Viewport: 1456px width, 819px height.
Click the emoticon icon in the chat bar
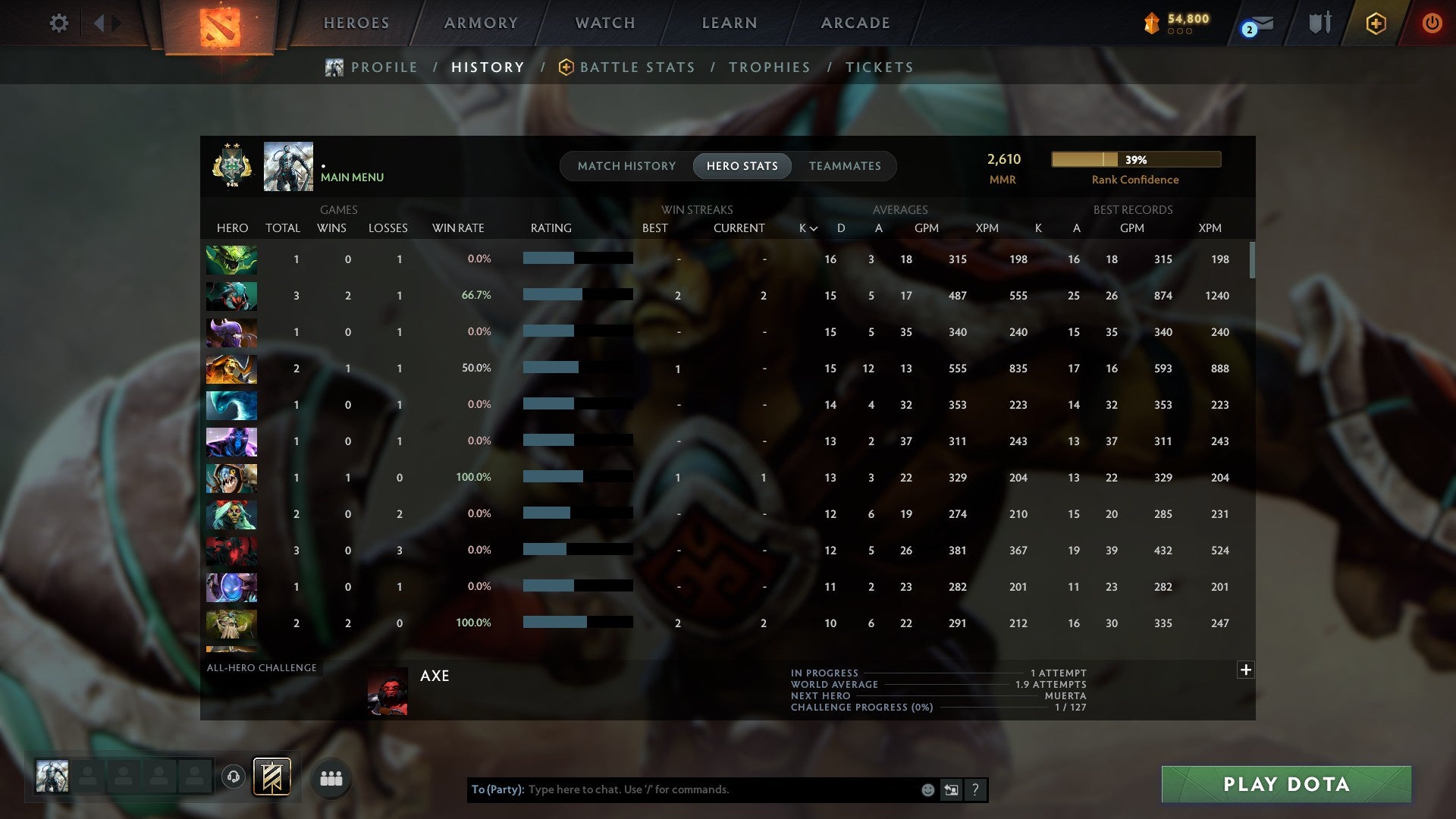(927, 789)
